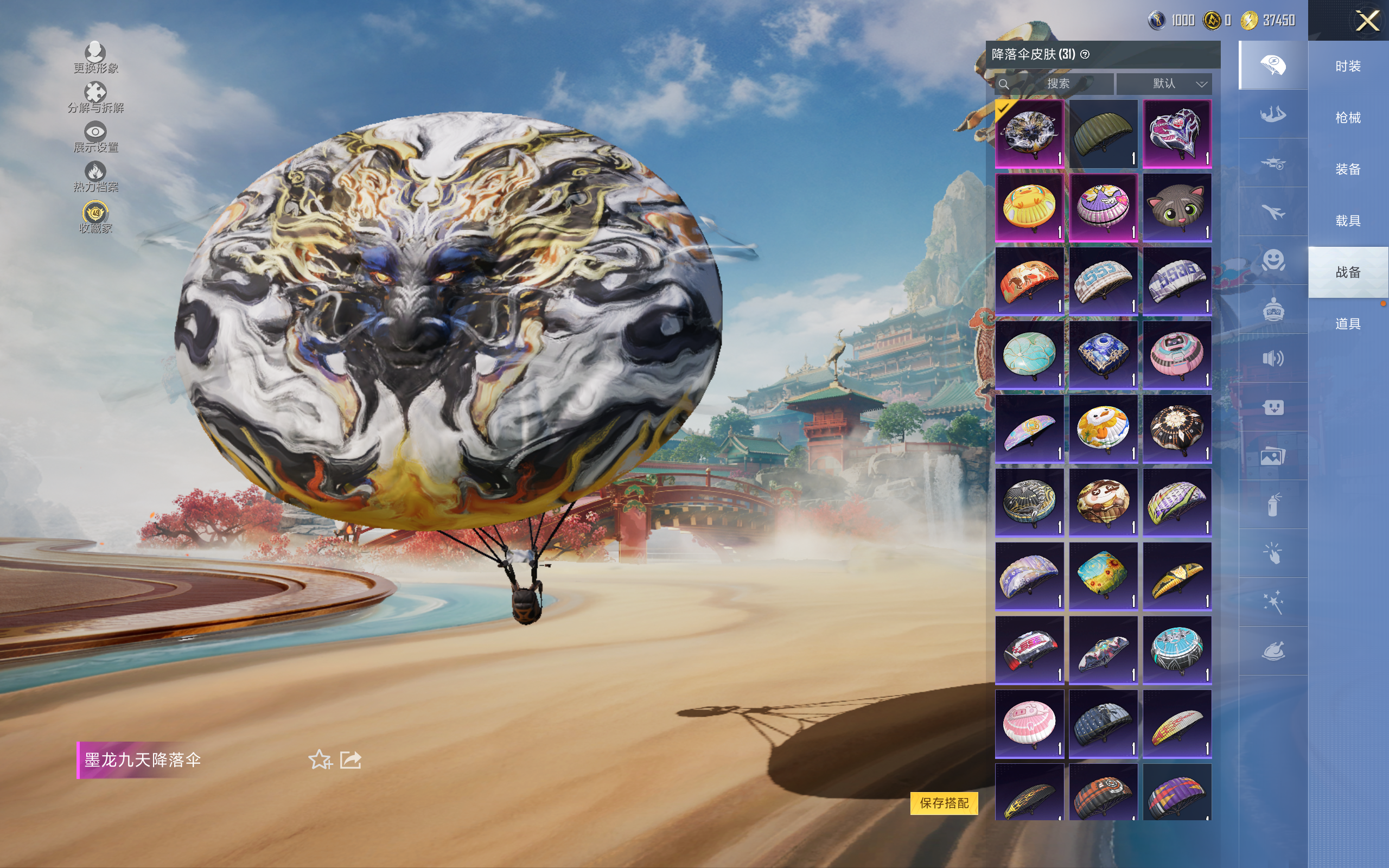Select the pink pig parachute skin
This screenshot has width=1389, height=868.
click(1029, 723)
